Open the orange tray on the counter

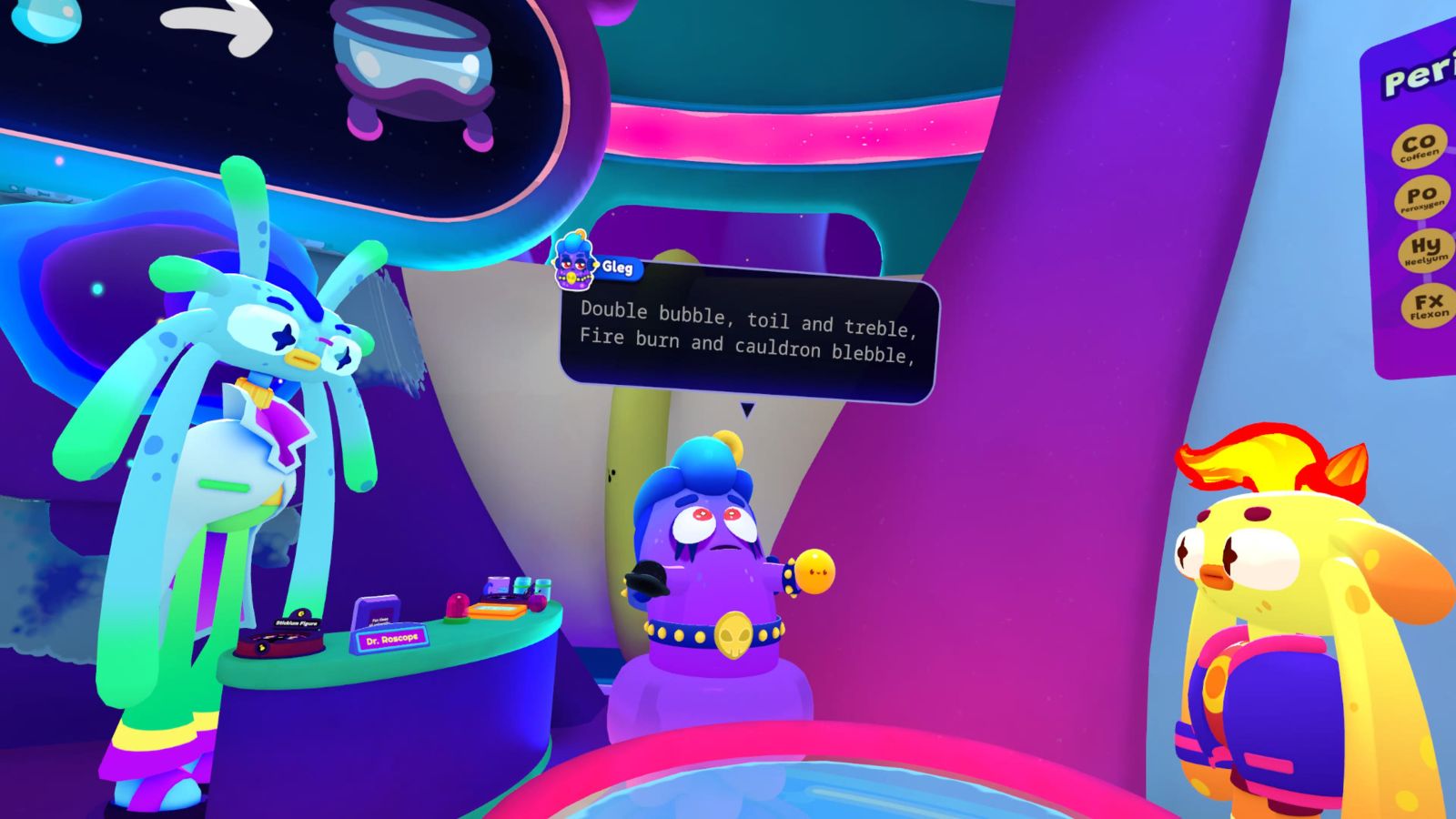497,611
